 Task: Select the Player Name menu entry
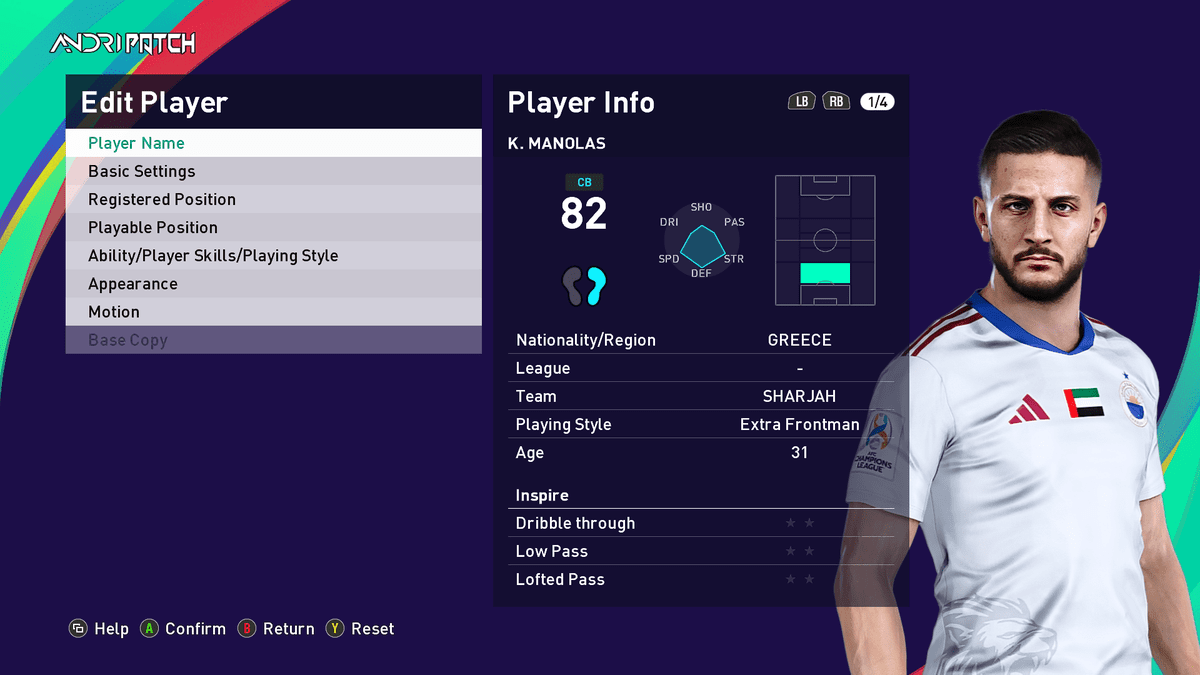point(273,143)
